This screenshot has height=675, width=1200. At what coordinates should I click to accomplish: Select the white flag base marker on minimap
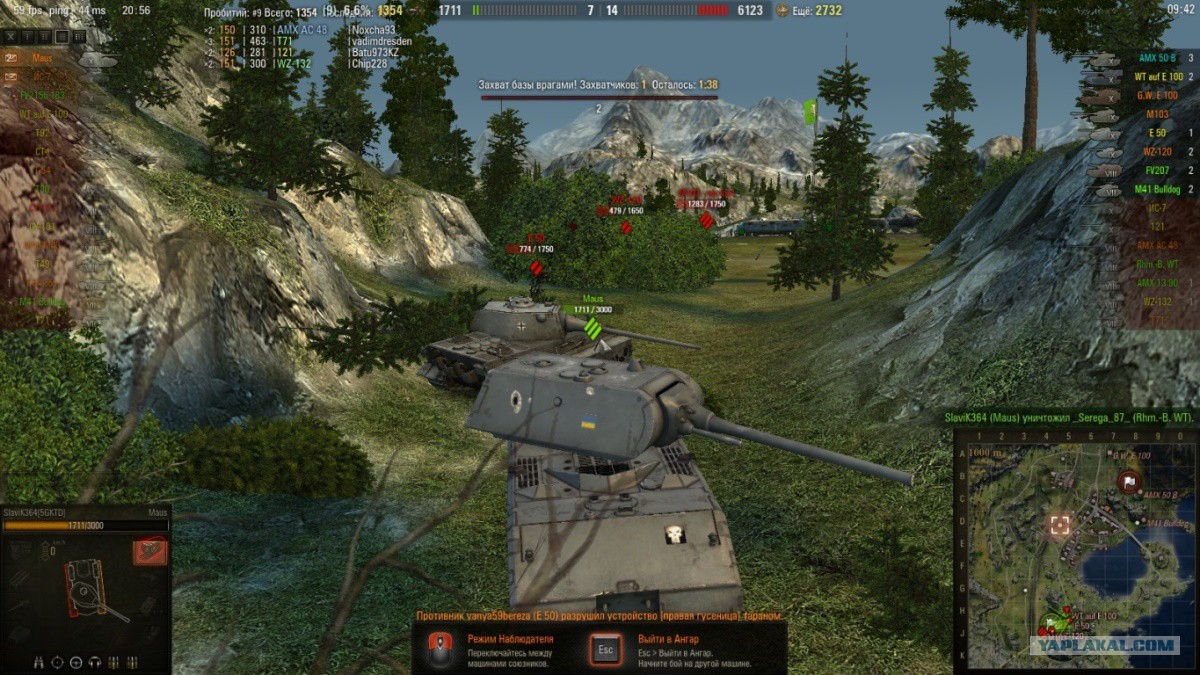(1129, 482)
